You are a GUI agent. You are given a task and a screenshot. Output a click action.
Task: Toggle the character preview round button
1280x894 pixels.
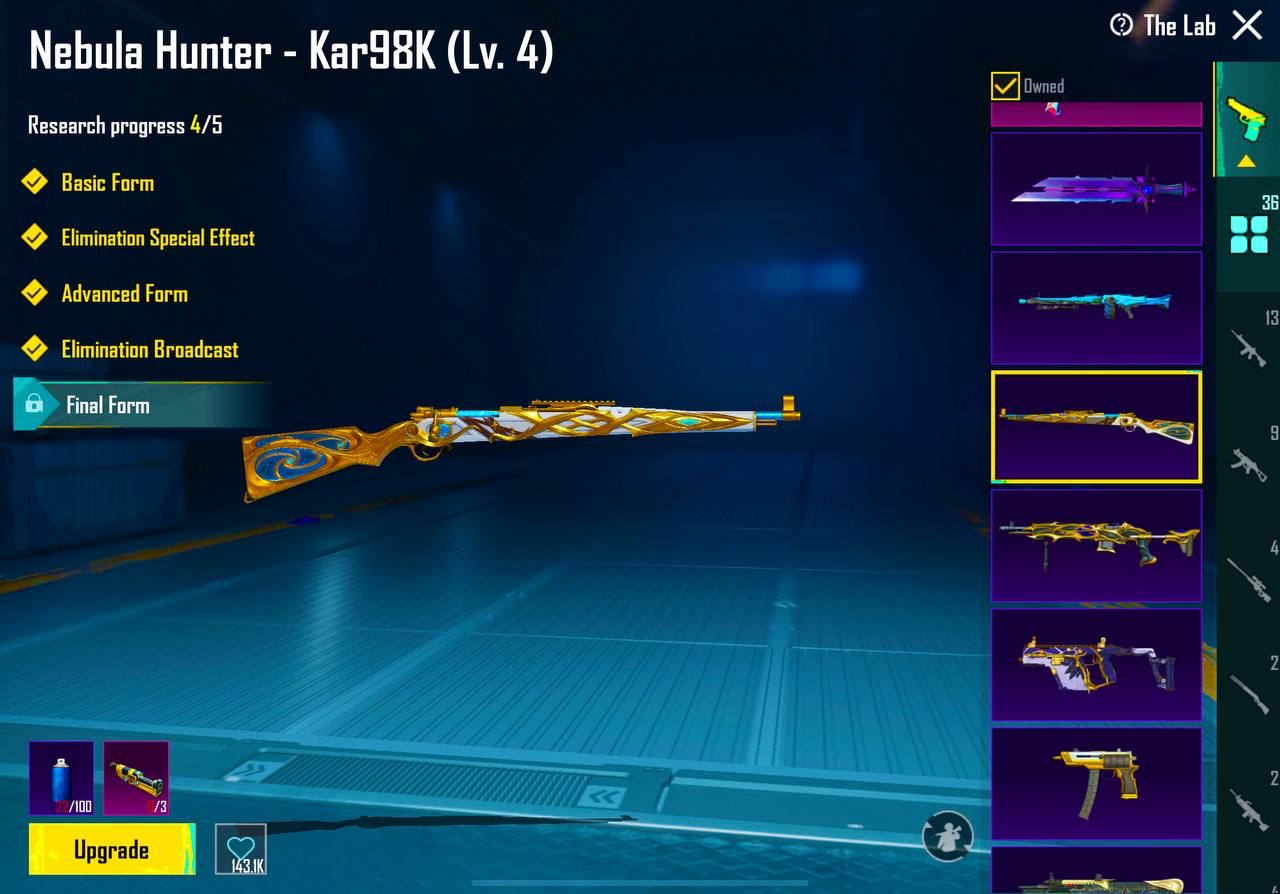point(947,836)
